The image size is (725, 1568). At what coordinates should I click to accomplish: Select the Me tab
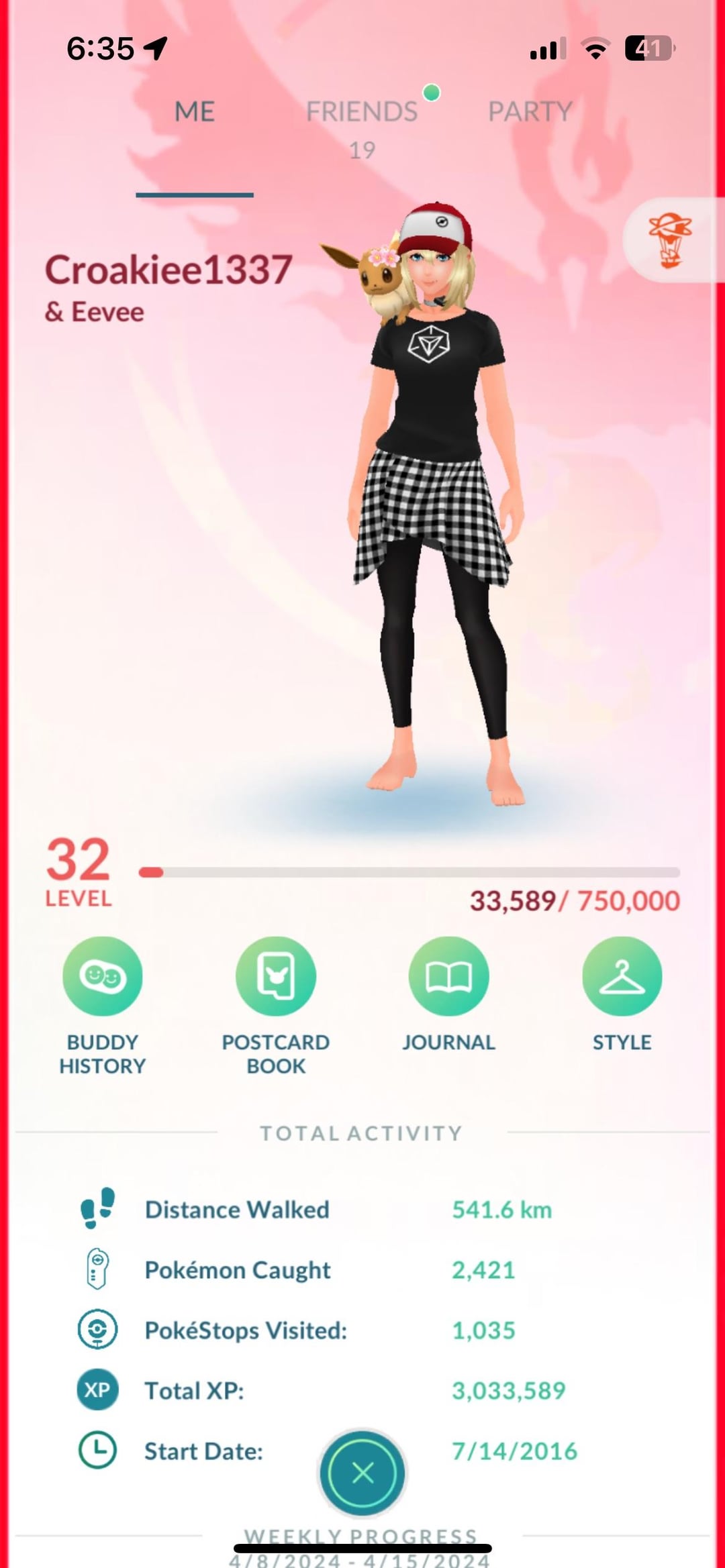click(195, 112)
